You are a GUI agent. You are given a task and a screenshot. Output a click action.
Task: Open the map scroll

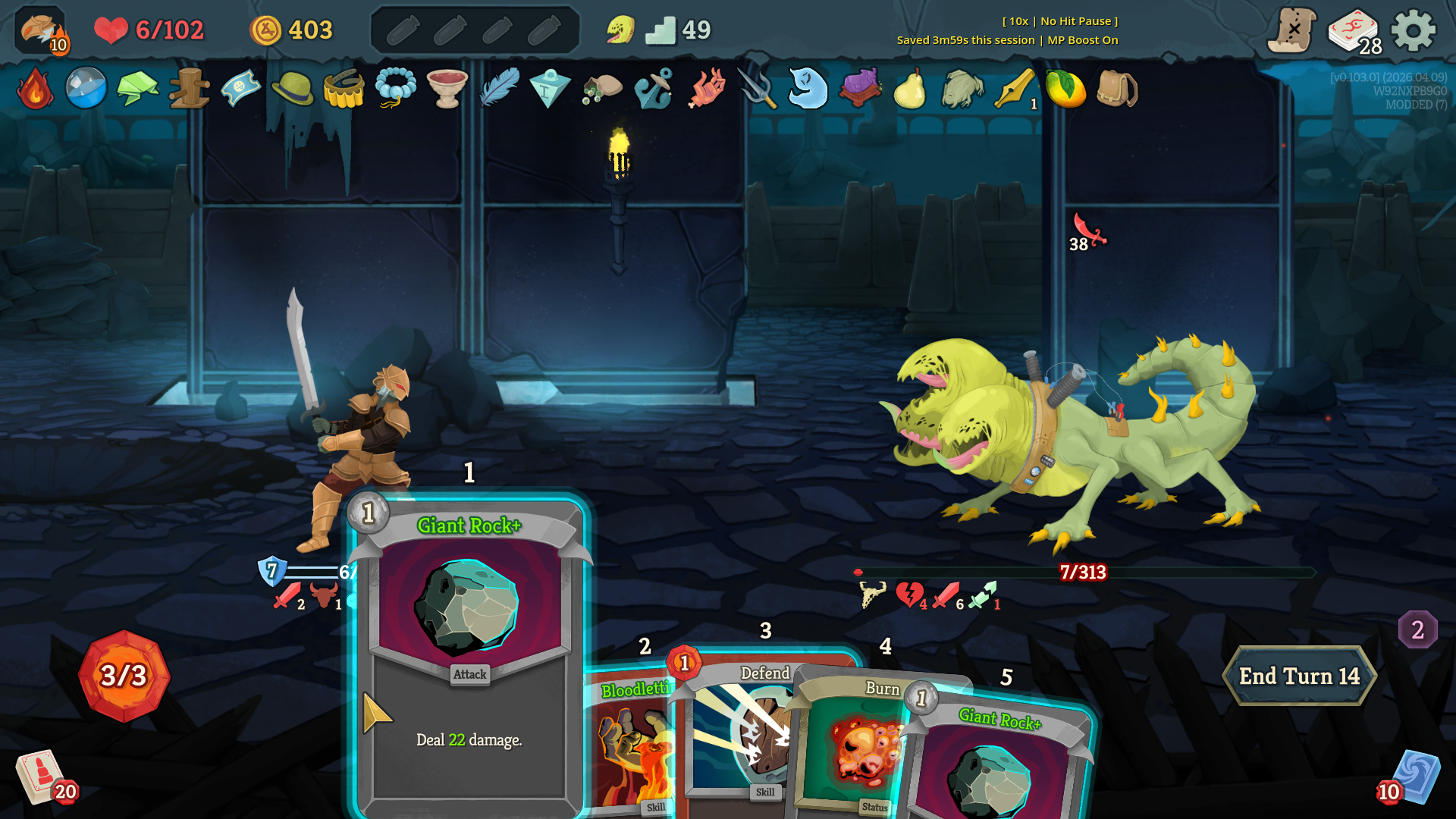coord(1292,31)
